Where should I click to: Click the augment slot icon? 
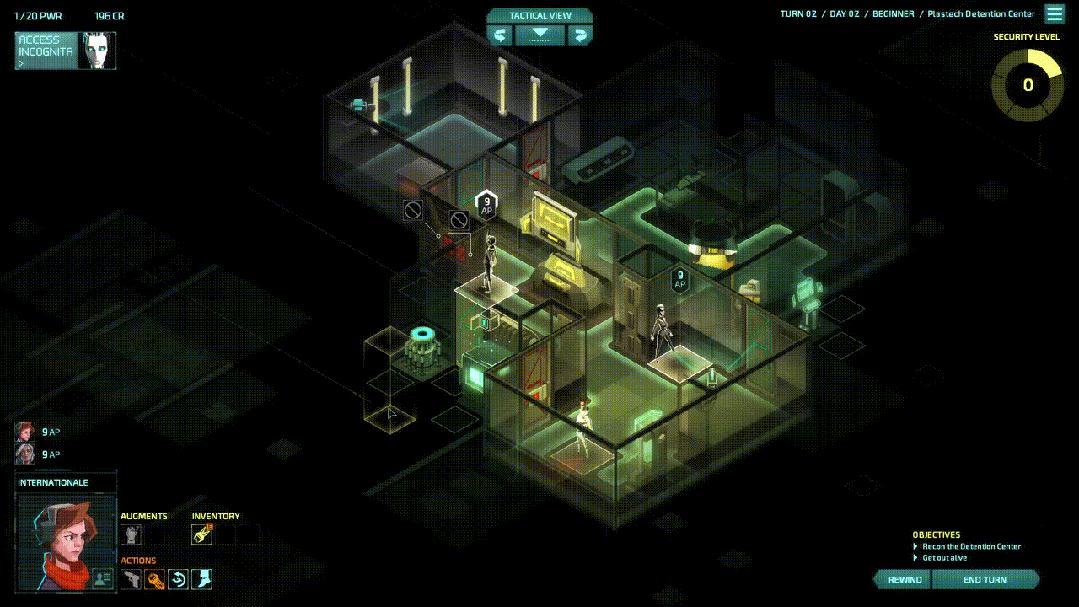pos(132,535)
